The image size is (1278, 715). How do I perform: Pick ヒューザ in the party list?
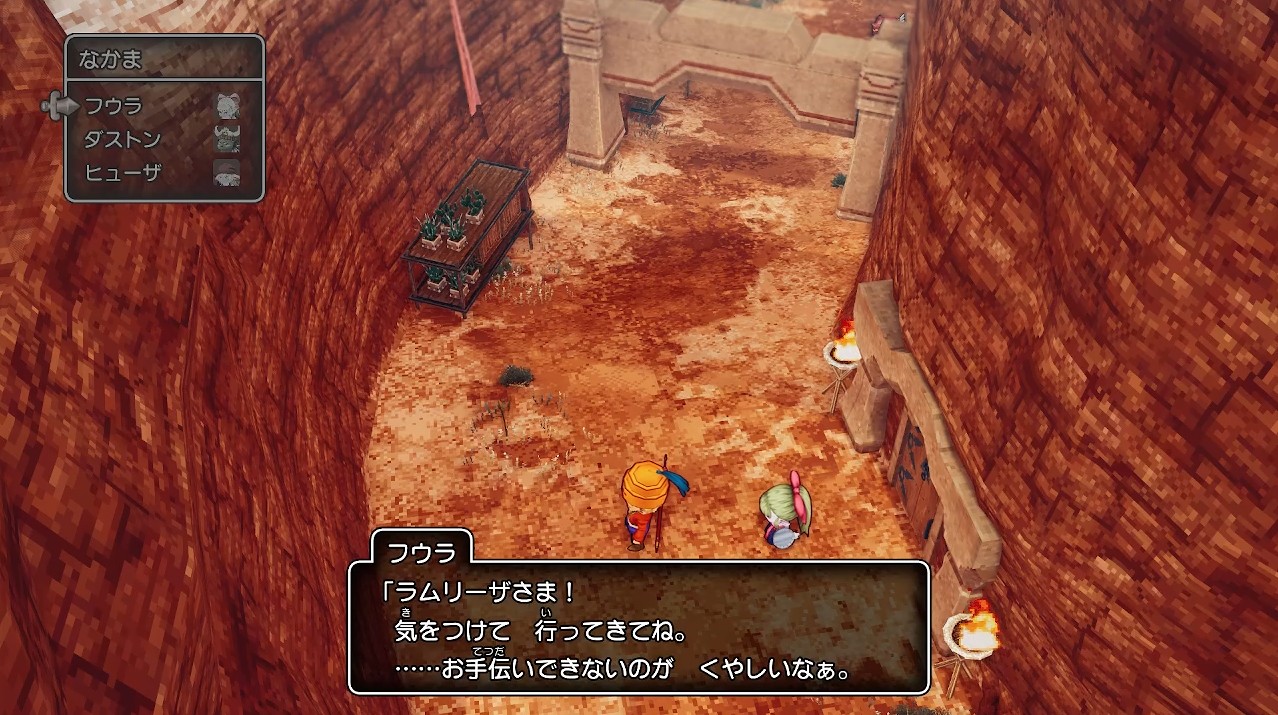pyautogui.click(x=122, y=172)
